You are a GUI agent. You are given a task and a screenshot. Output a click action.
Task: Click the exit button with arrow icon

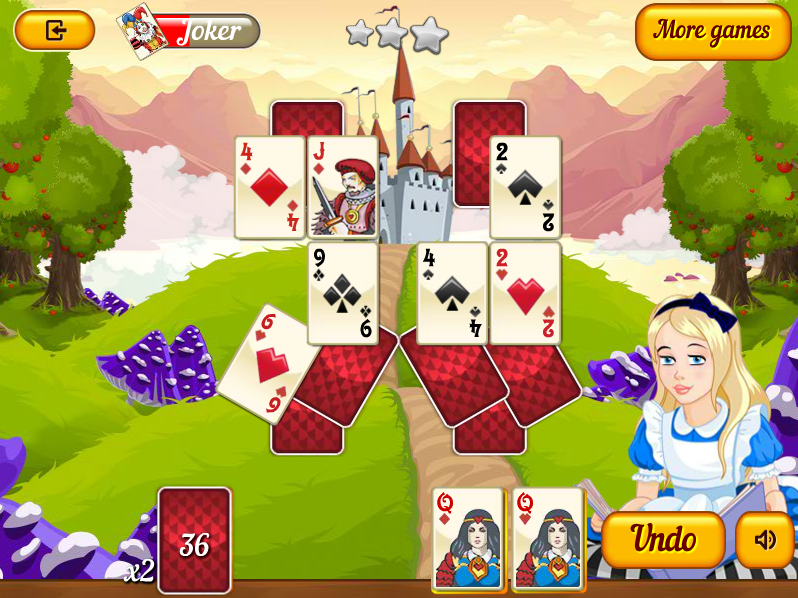(55, 30)
